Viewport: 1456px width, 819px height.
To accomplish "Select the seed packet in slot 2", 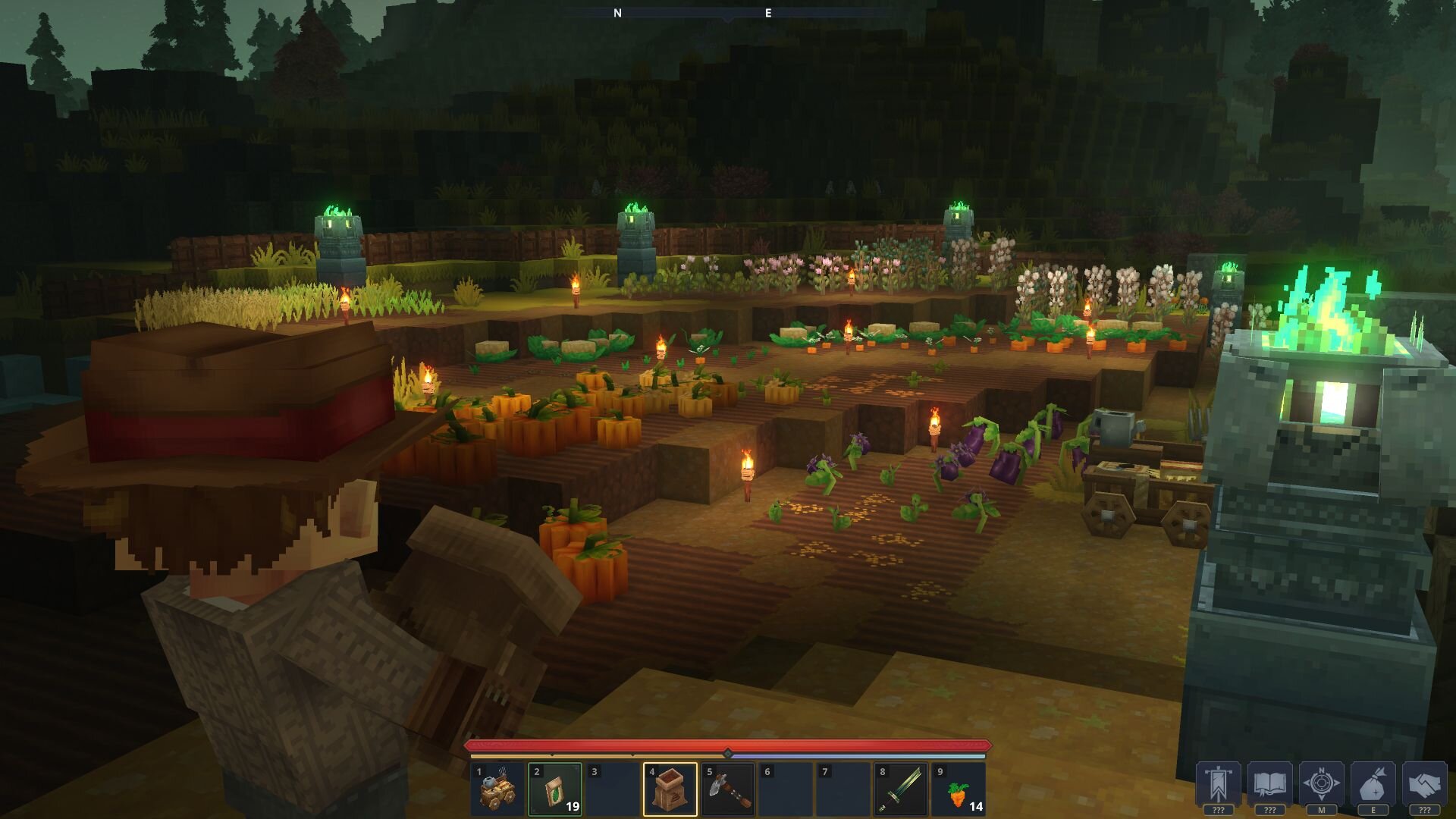I will (556, 790).
